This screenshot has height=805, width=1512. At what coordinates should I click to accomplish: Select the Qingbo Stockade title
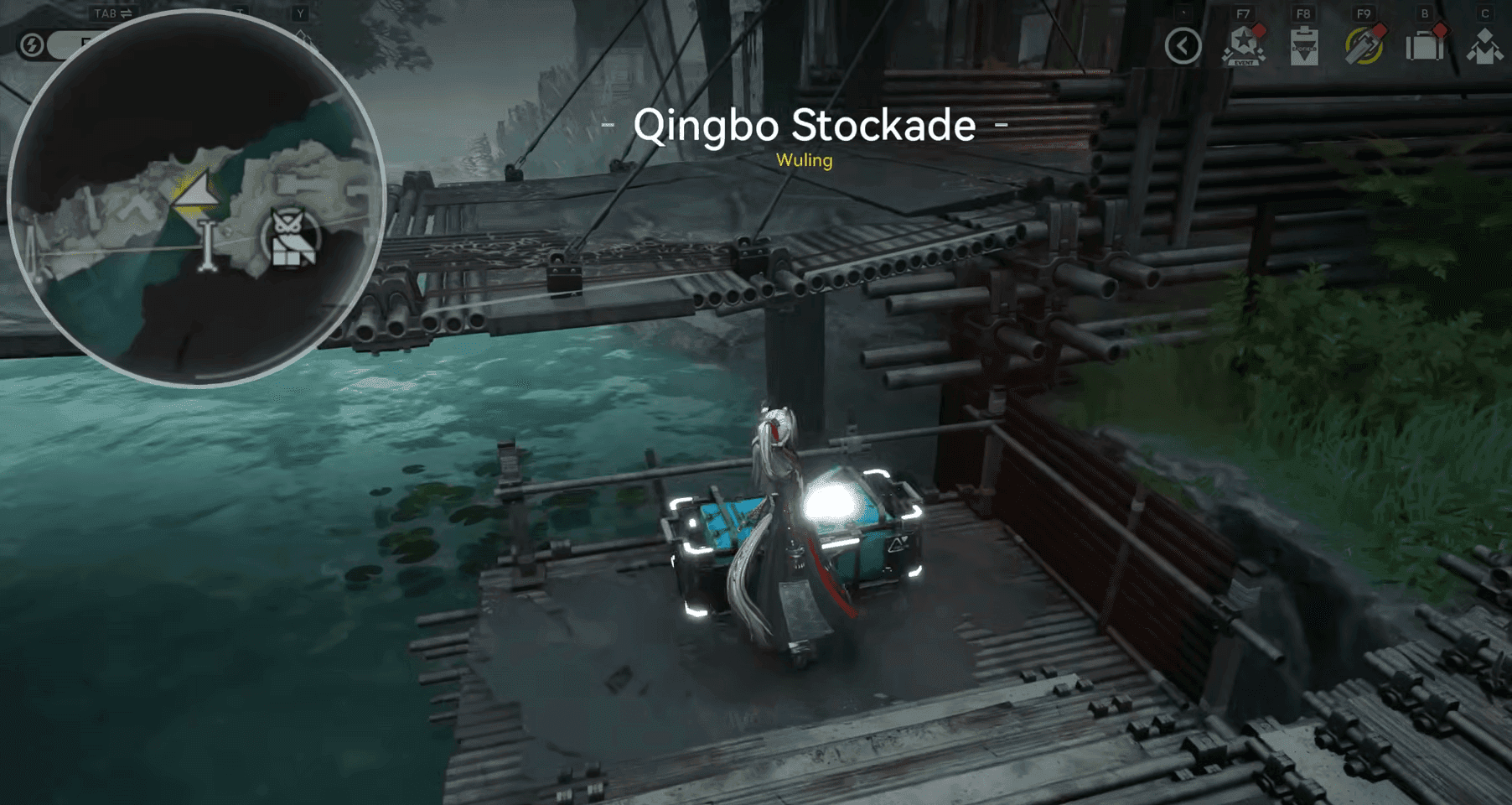click(x=806, y=127)
